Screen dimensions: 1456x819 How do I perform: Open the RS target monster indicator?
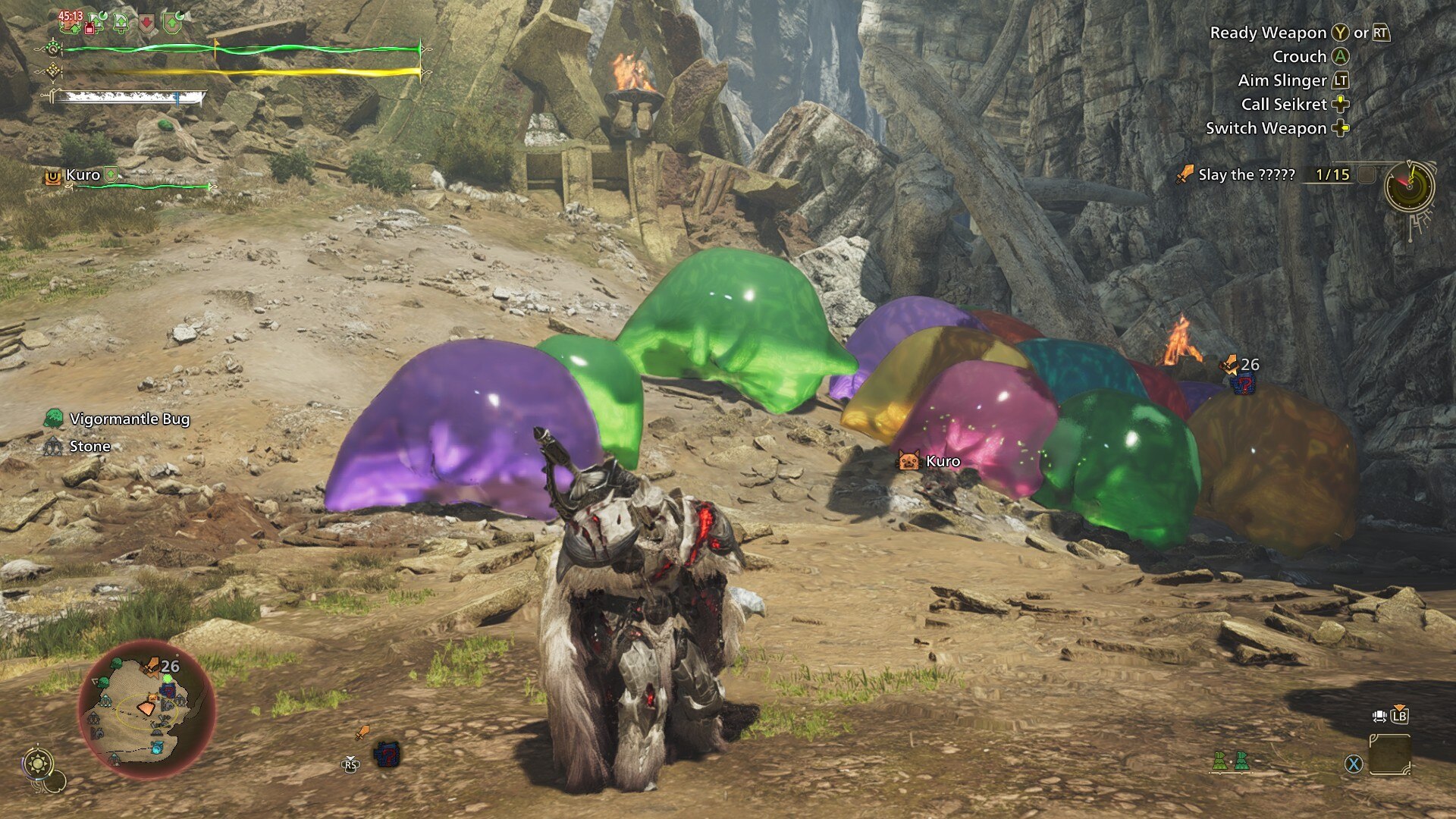(351, 762)
